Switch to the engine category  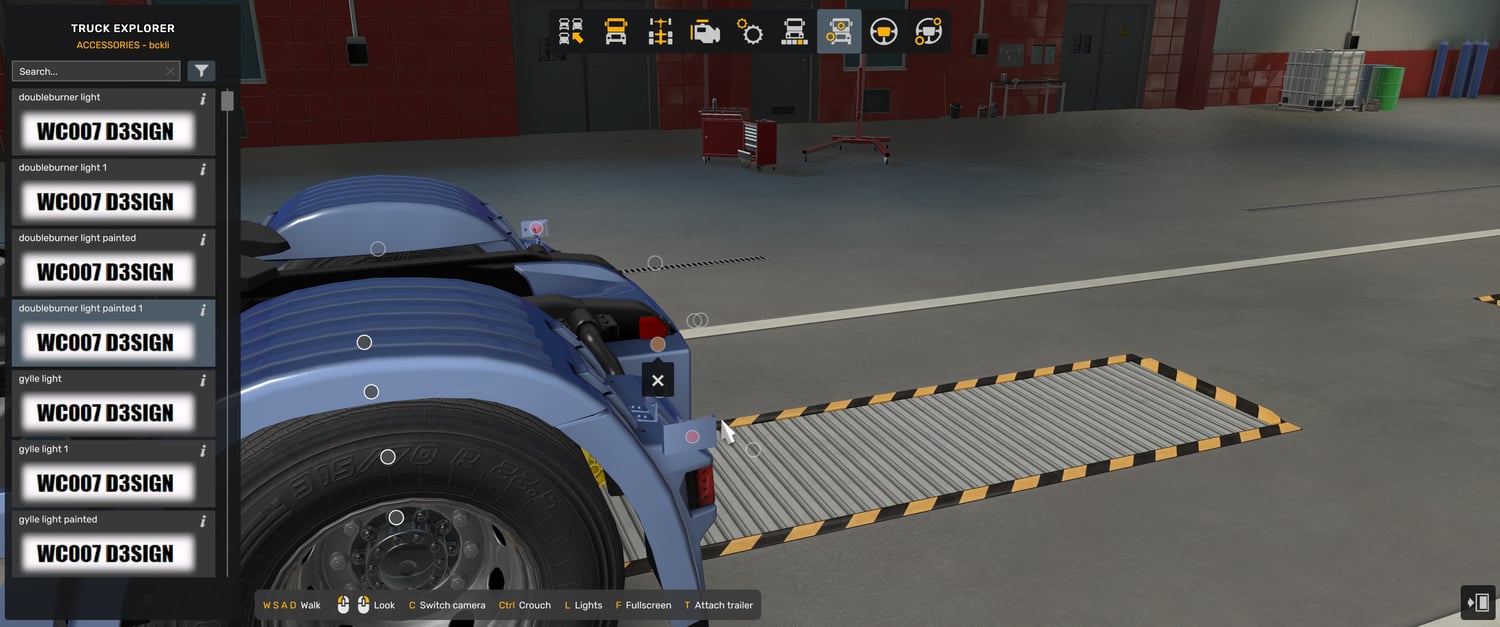[705, 32]
